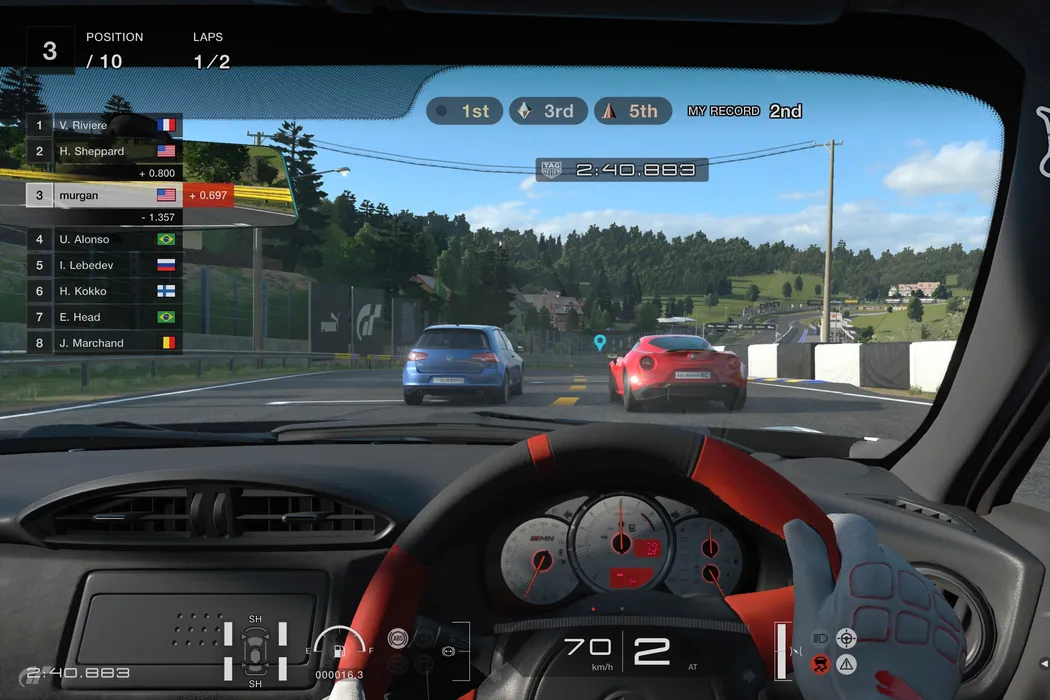1050x700 pixels.
Task: Choose E. Head in the leaderboard
Action: 104,317
